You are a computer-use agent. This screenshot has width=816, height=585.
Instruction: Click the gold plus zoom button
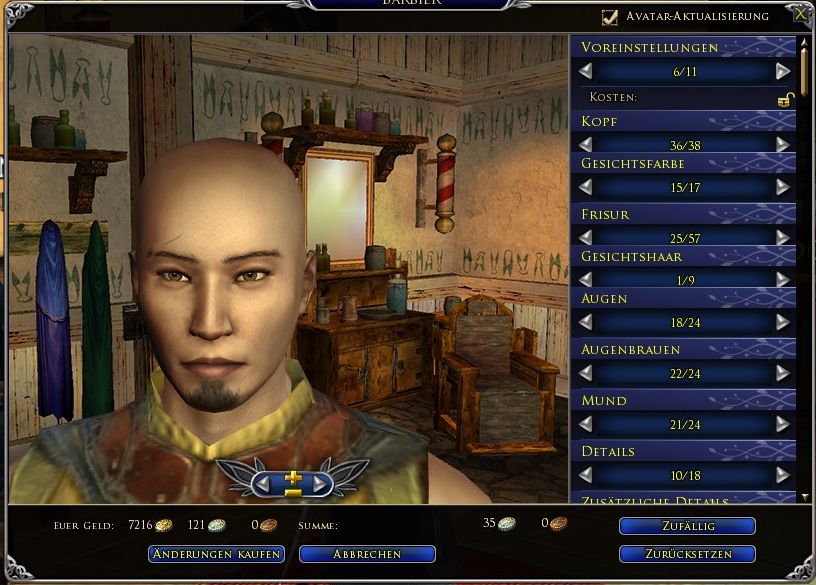[x=292, y=479]
